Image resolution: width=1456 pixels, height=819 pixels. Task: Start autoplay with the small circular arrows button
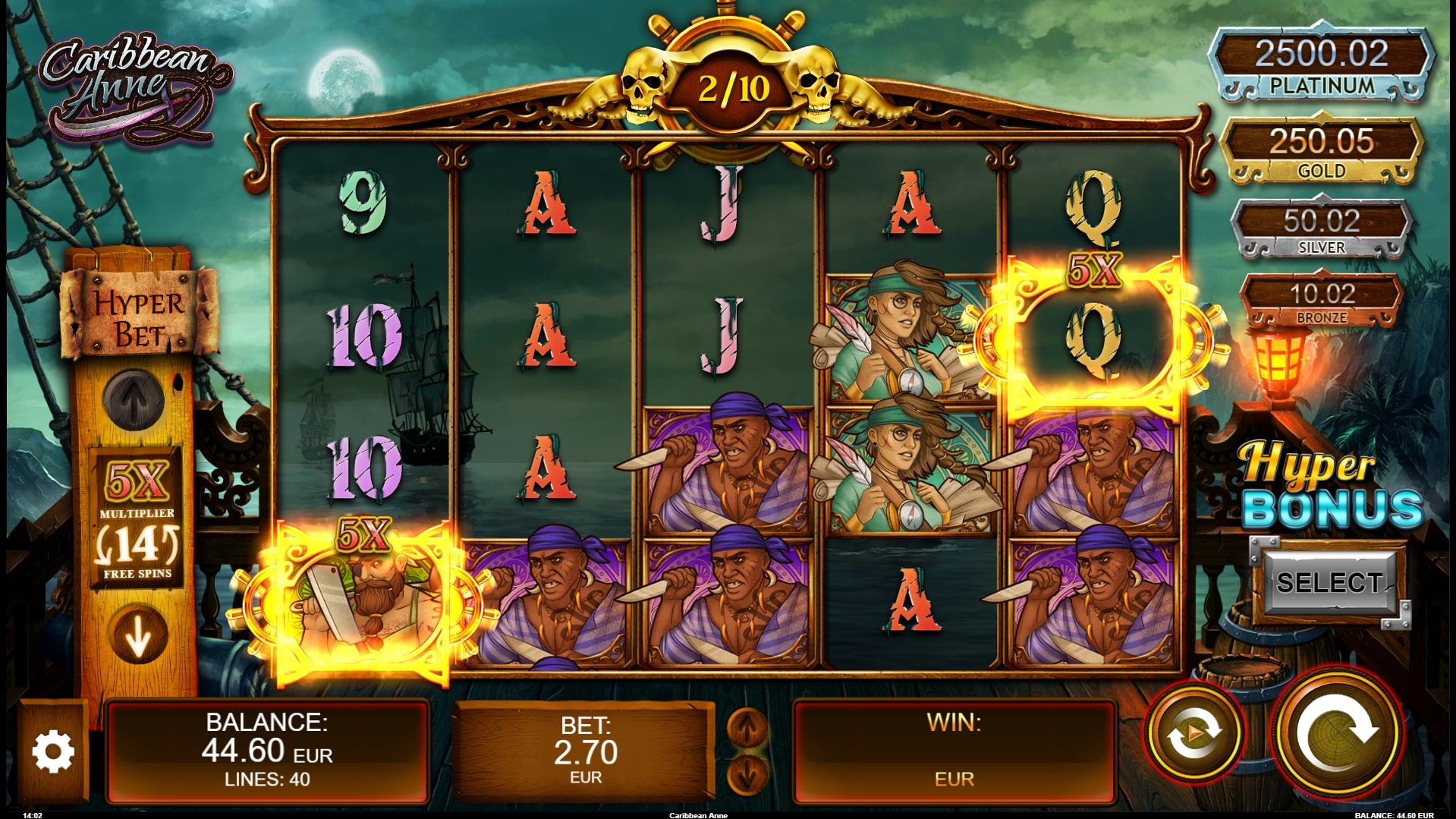[x=1194, y=733]
